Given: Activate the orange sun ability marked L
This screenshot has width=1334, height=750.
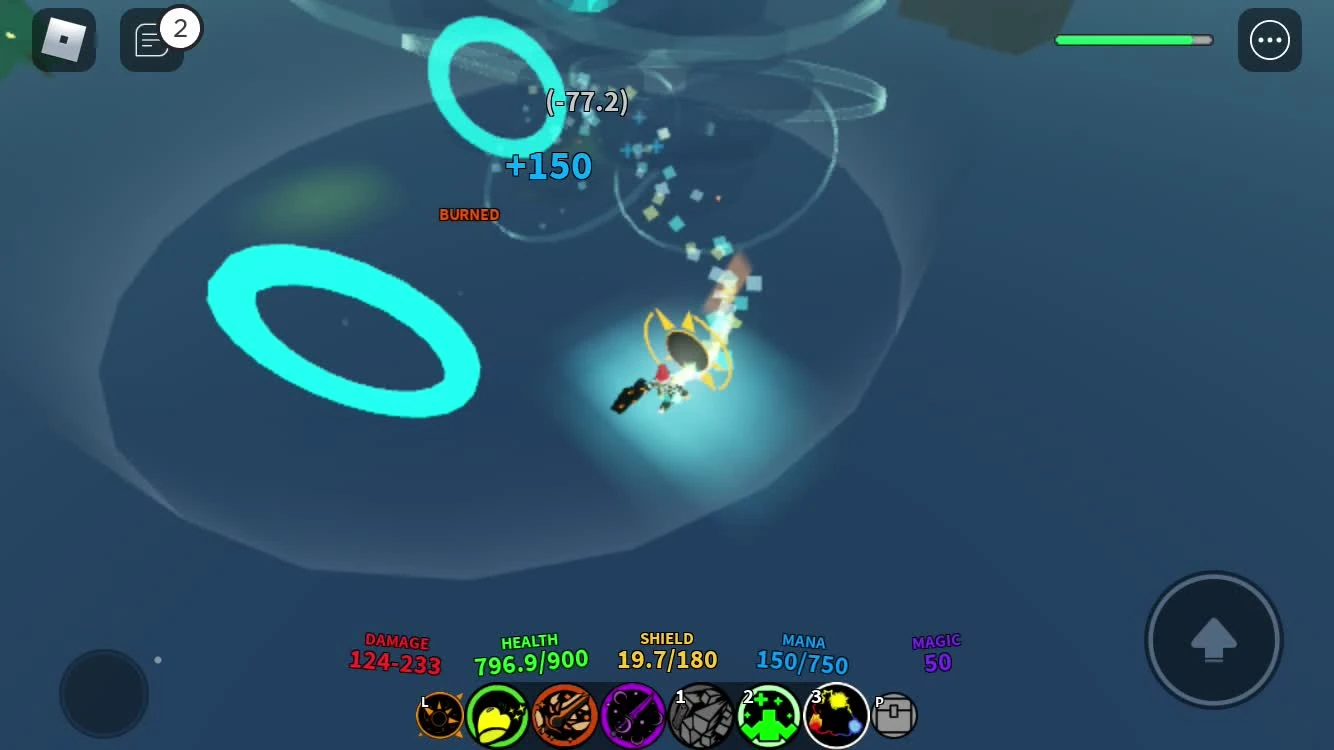Looking at the screenshot, I should click(x=440, y=714).
